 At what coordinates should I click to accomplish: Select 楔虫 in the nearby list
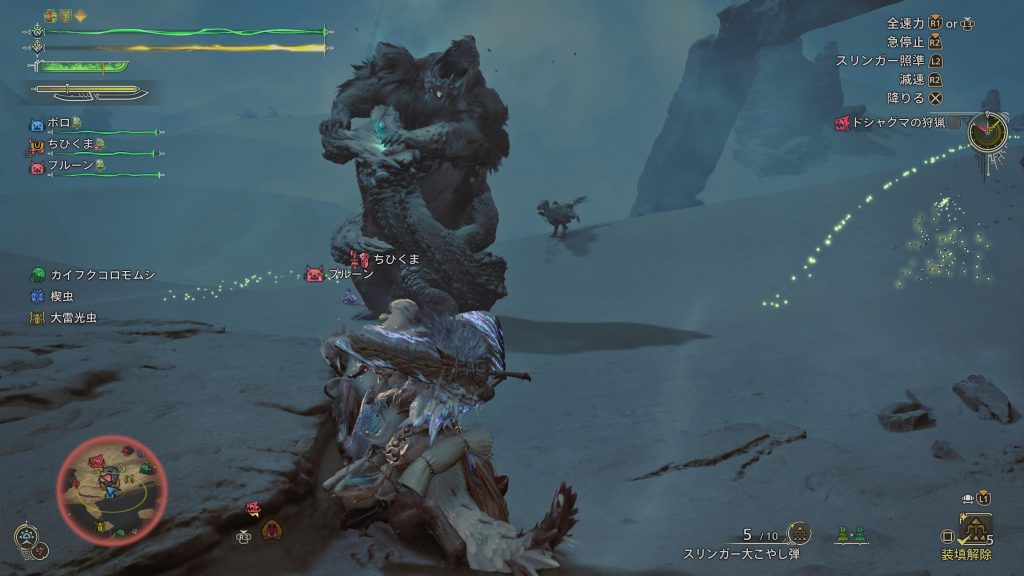pos(56,297)
